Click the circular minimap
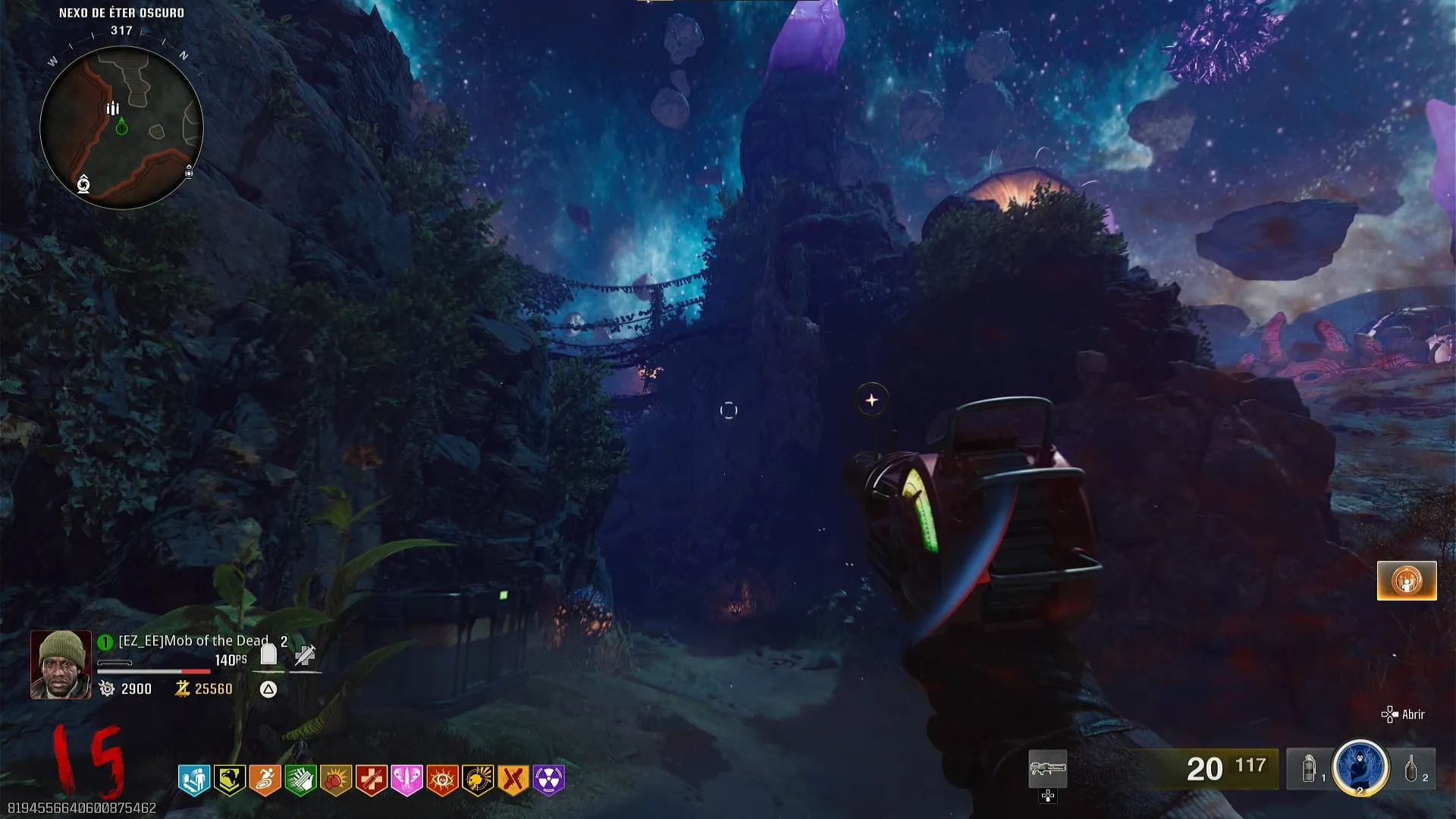This screenshot has width=1456, height=819. coord(121,127)
